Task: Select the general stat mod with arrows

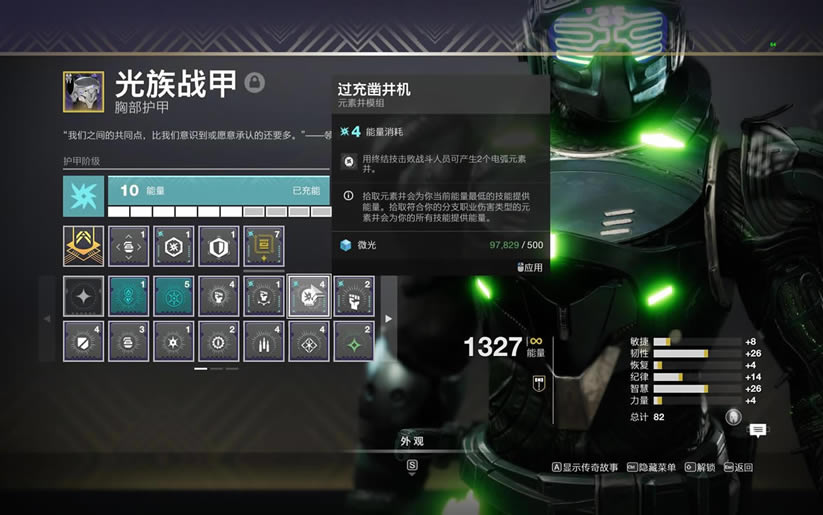Action: (x=128, y=246)
